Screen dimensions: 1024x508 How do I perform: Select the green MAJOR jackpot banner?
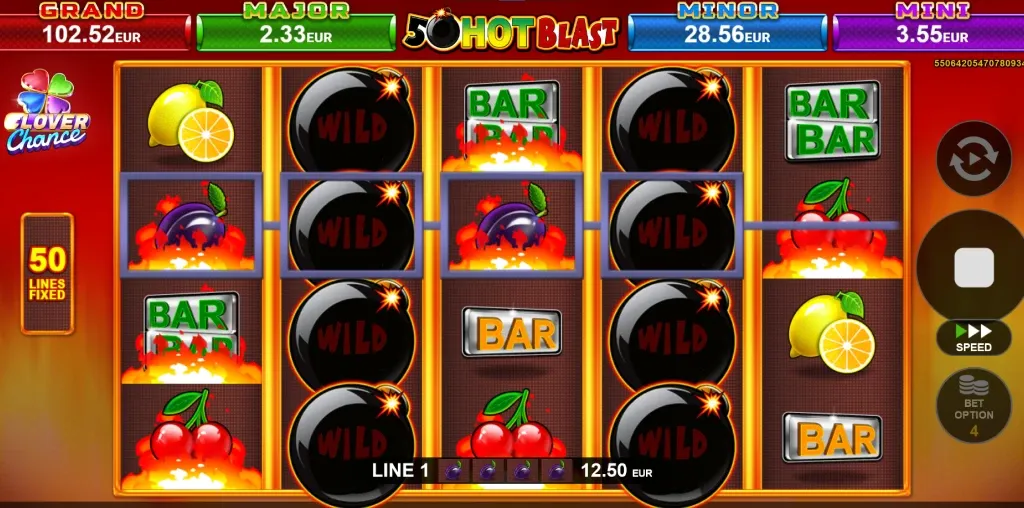pyautogui.click(x=296, y=27)
